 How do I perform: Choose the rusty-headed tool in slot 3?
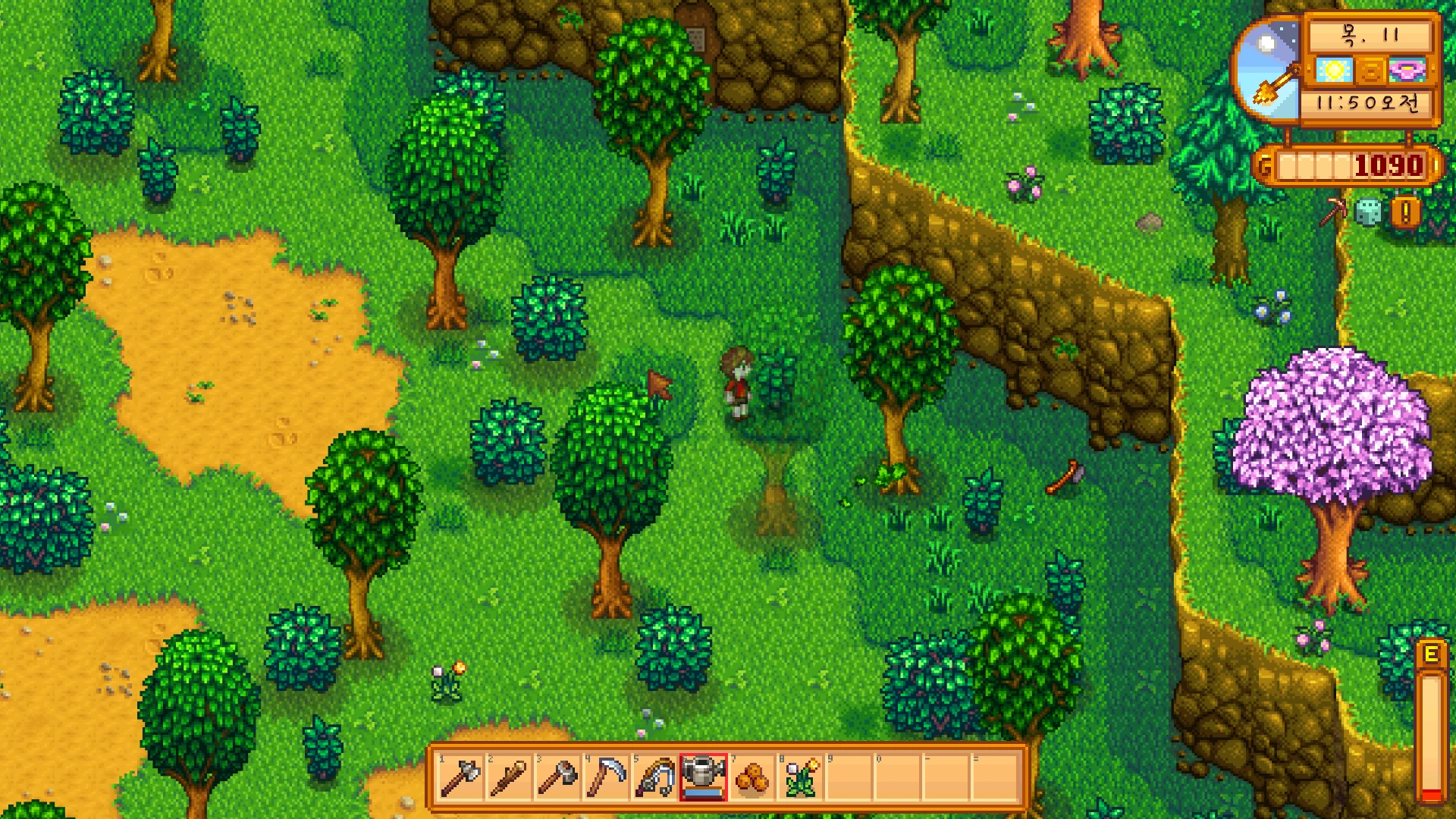click(x=557, y=777)
